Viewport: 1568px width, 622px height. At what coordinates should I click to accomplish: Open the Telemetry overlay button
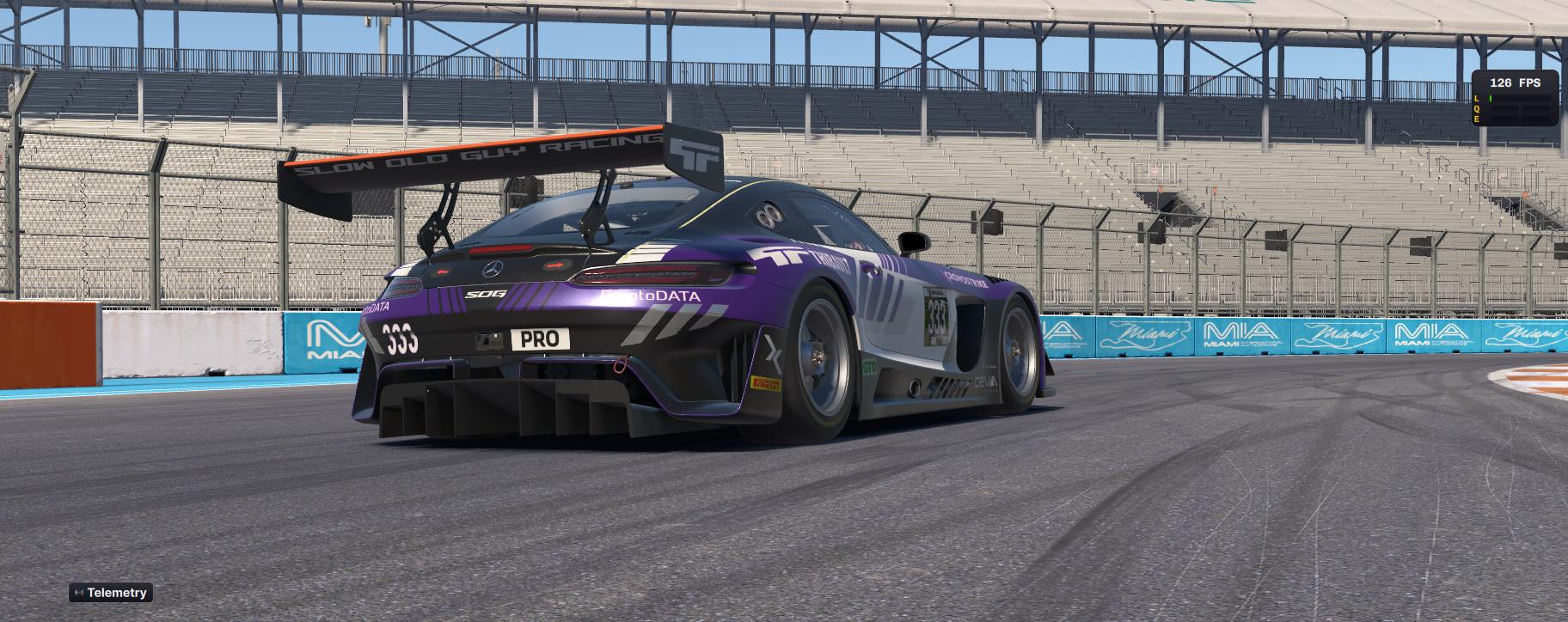[111, 593]
